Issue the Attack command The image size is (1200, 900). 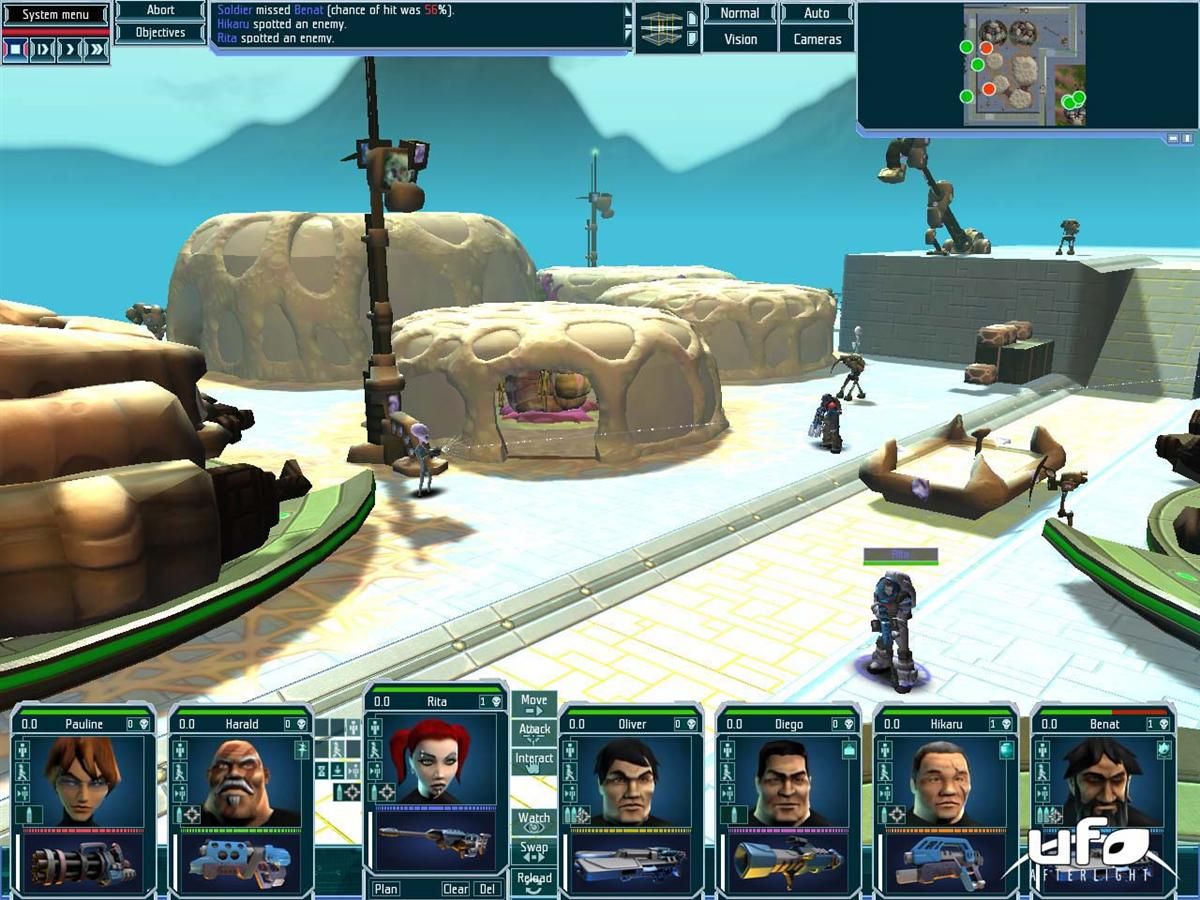click(534, 733)
